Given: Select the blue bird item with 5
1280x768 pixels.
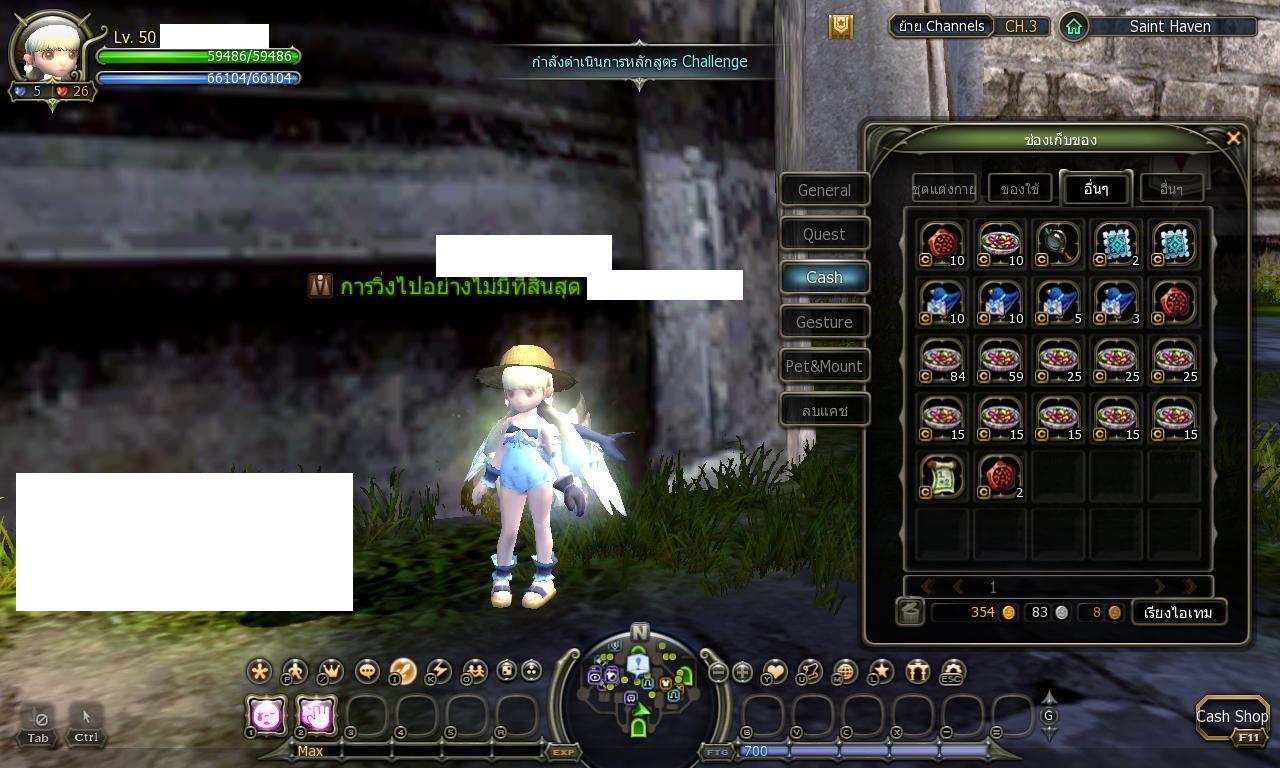Looking at the screenshot, I should pos(1057,301).
